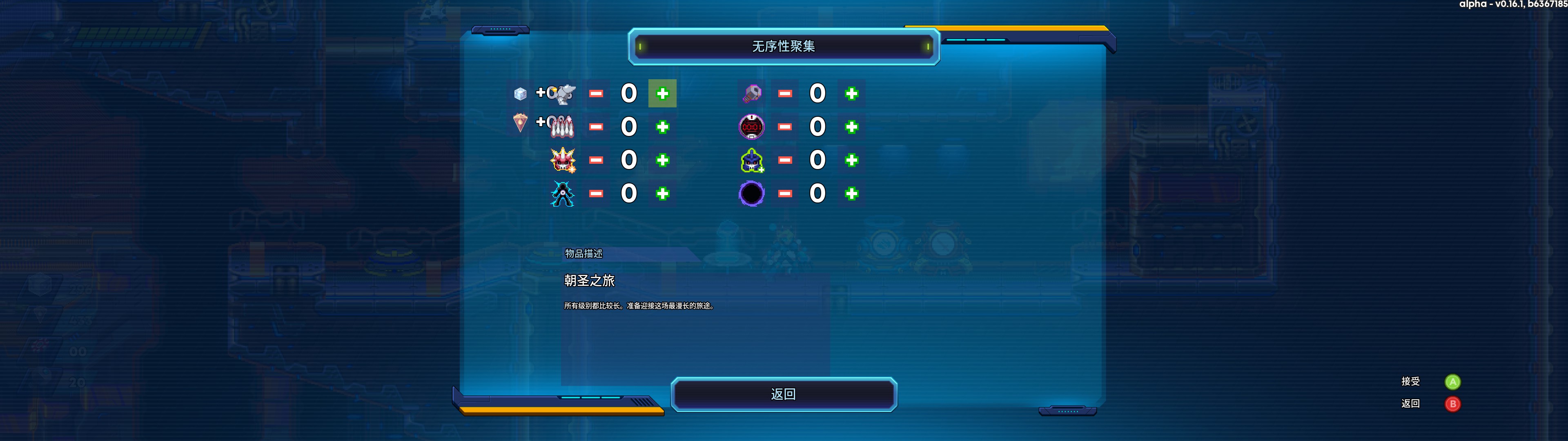
Task: Select the red spiked helmet icon
Action: point(562,160)
